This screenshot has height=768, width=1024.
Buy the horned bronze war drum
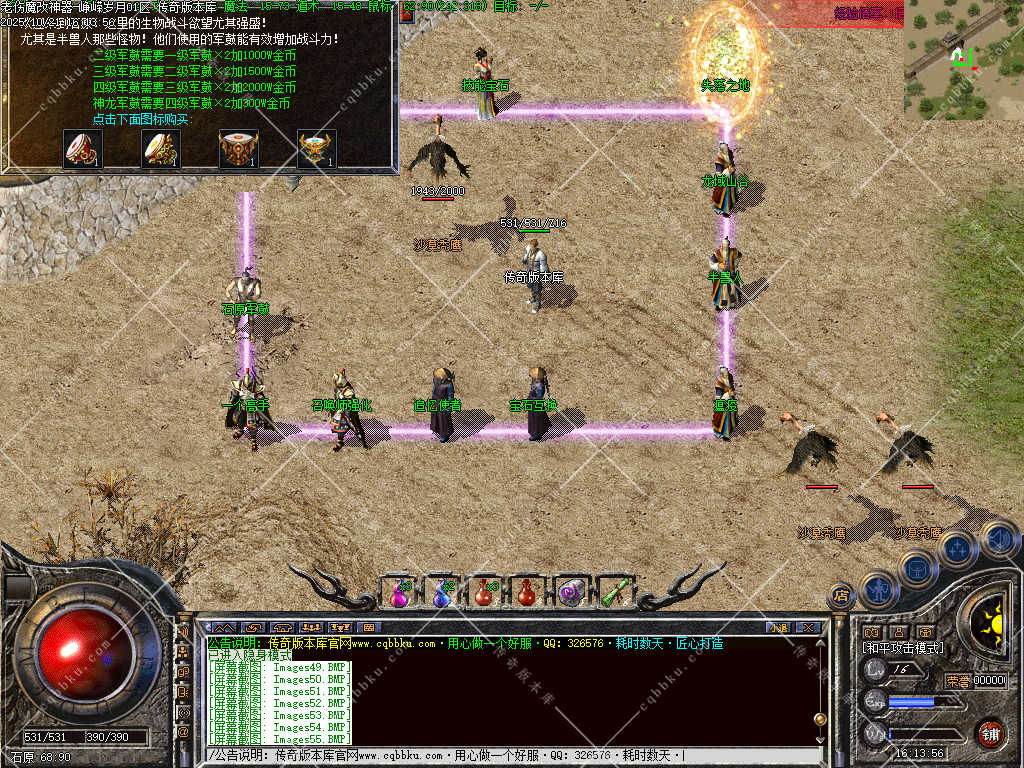(x=238, y=149)
